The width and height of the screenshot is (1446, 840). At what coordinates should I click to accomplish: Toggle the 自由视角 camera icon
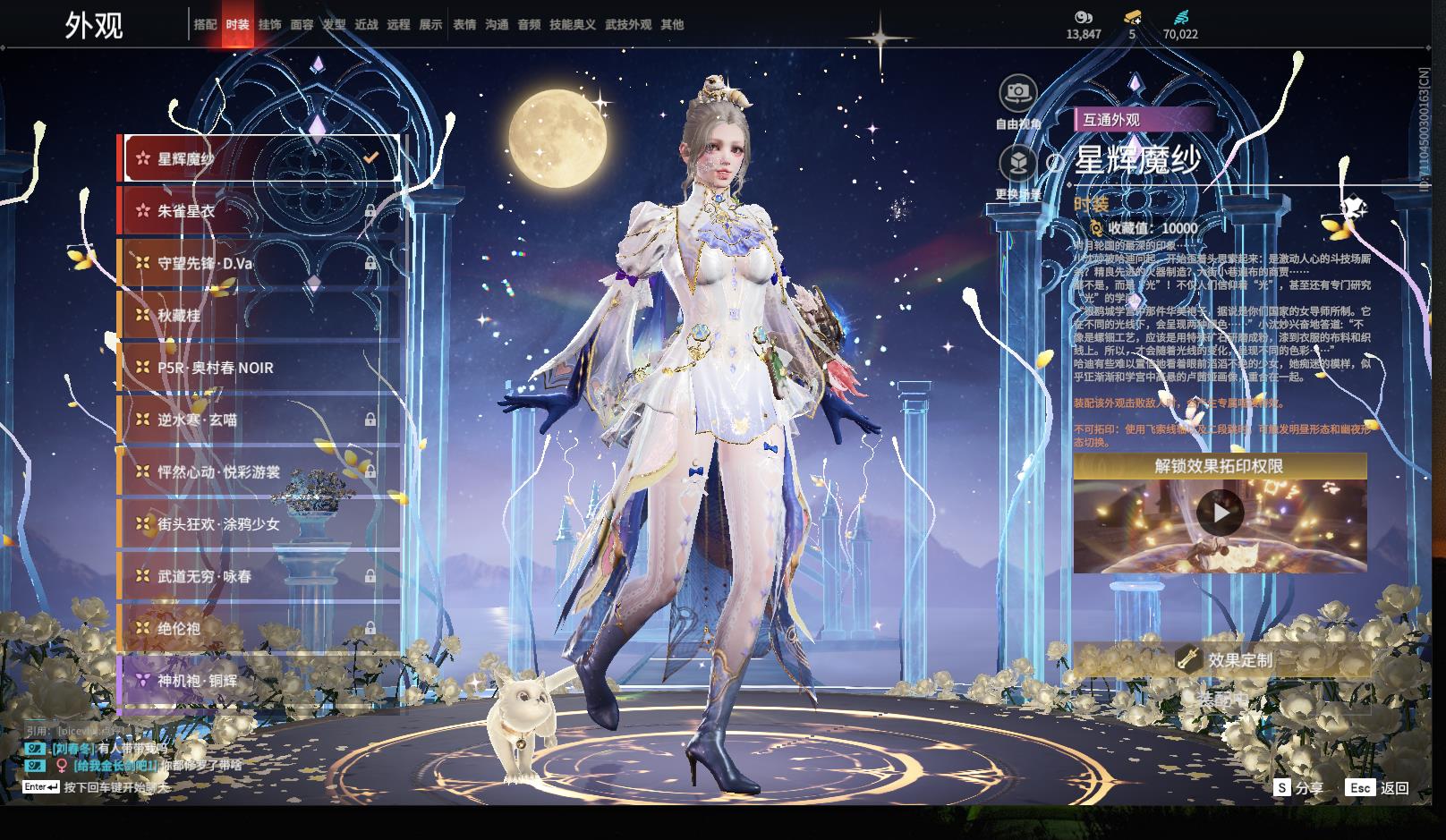[1017, 93]
